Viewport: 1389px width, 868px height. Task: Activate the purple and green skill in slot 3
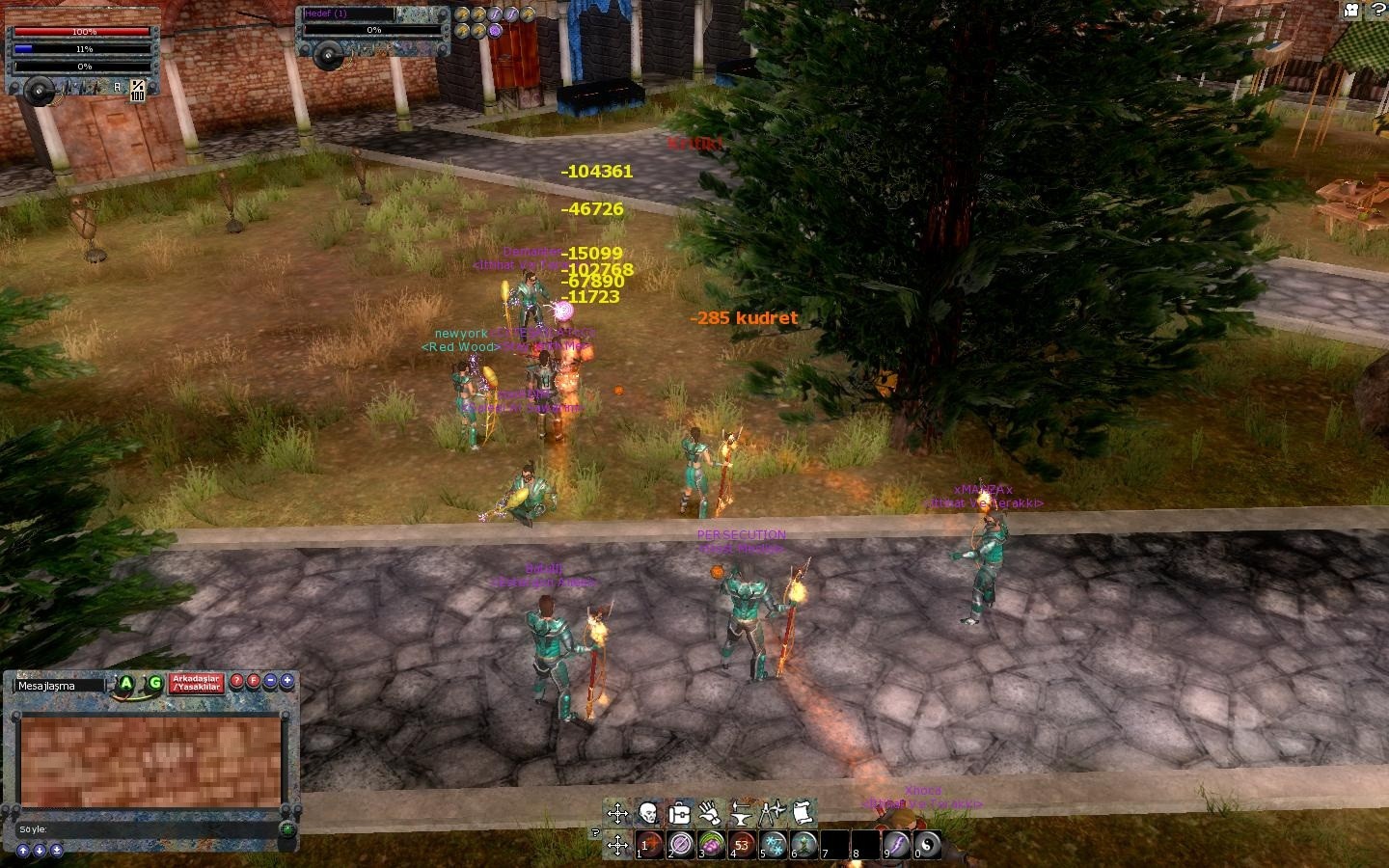click(x=712, y=845)
